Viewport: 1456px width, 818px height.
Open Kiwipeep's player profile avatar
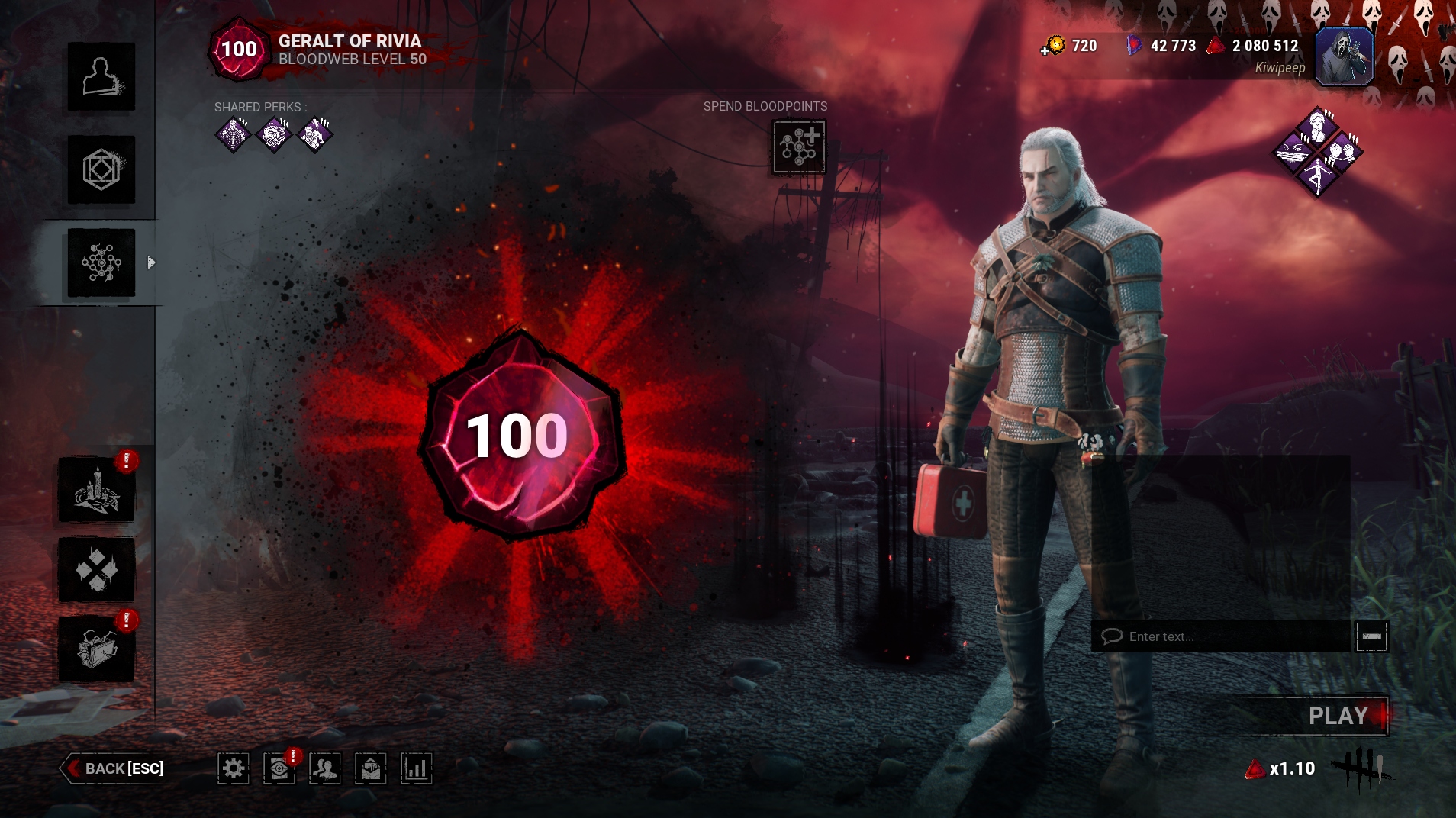coord(1344,56)
